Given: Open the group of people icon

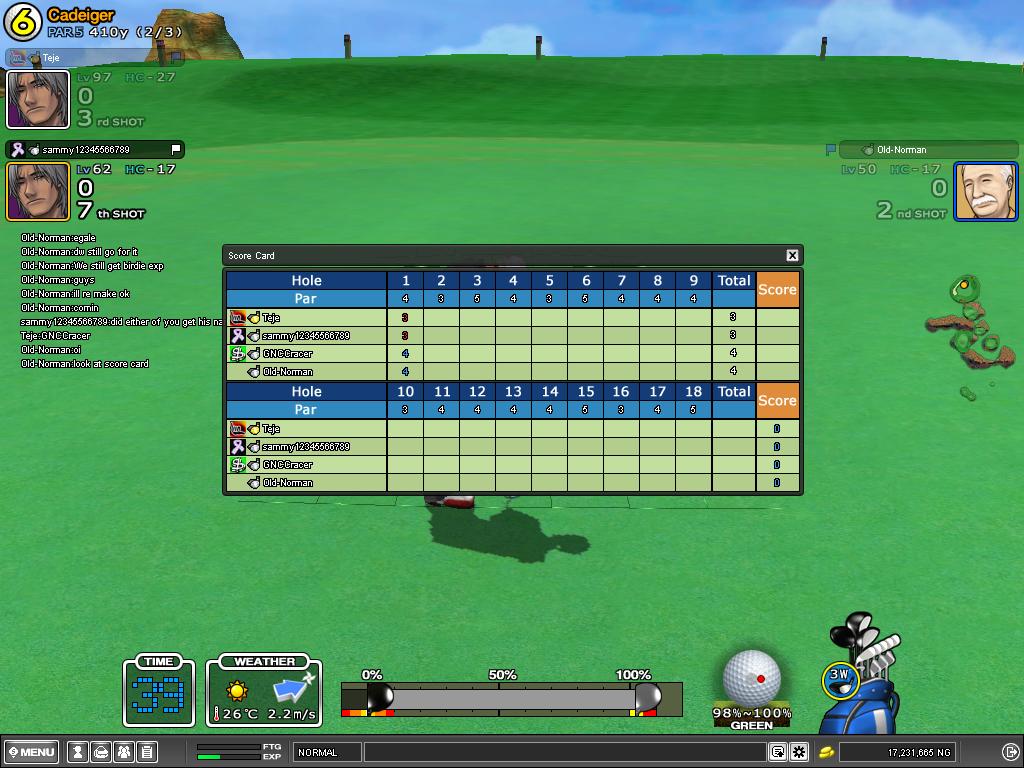Looking at the screenshot, I should (x=123, y=752).
